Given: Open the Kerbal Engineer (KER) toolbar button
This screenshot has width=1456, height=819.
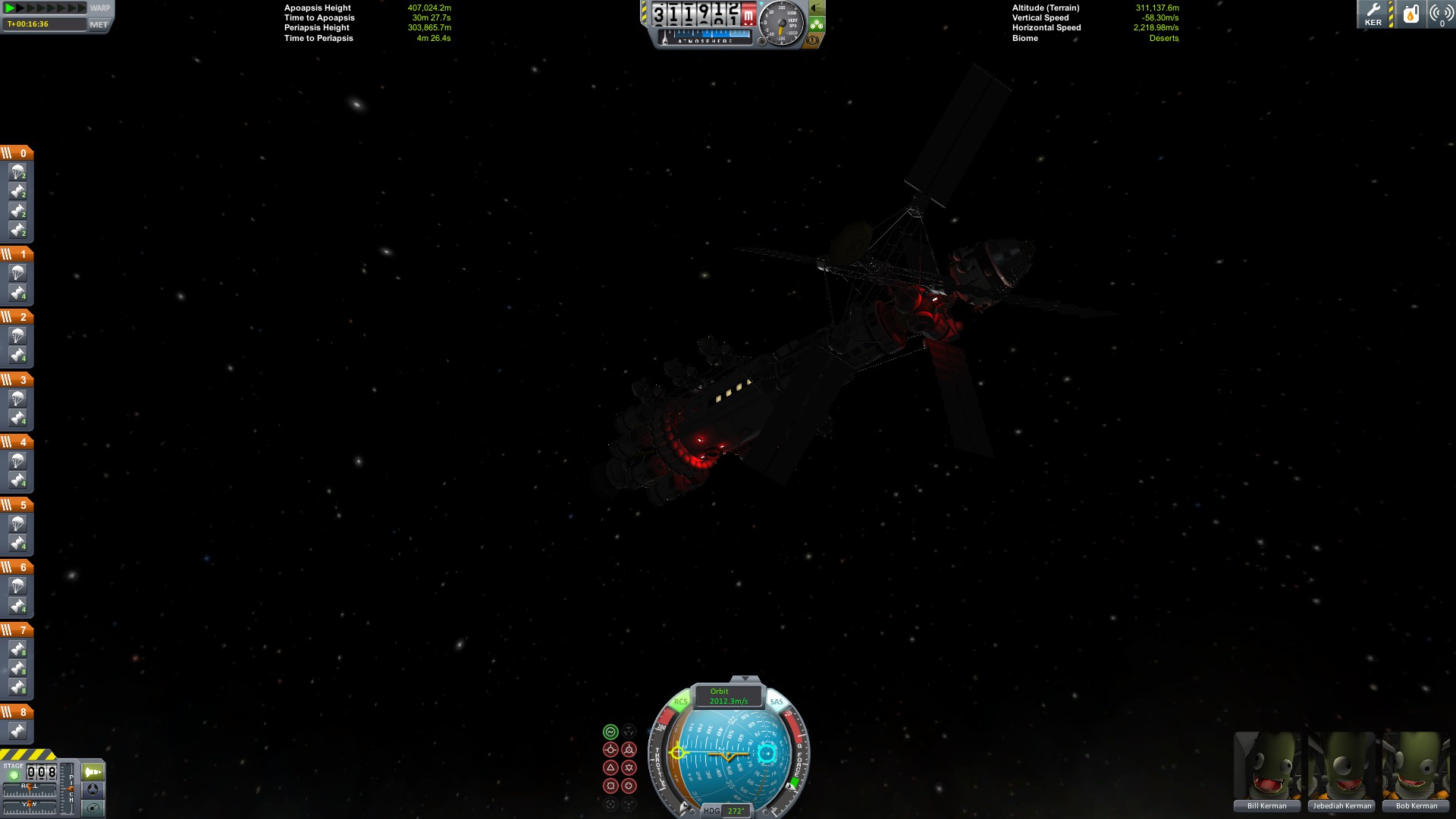Looking at the screenshot, I should (1373, 14).
